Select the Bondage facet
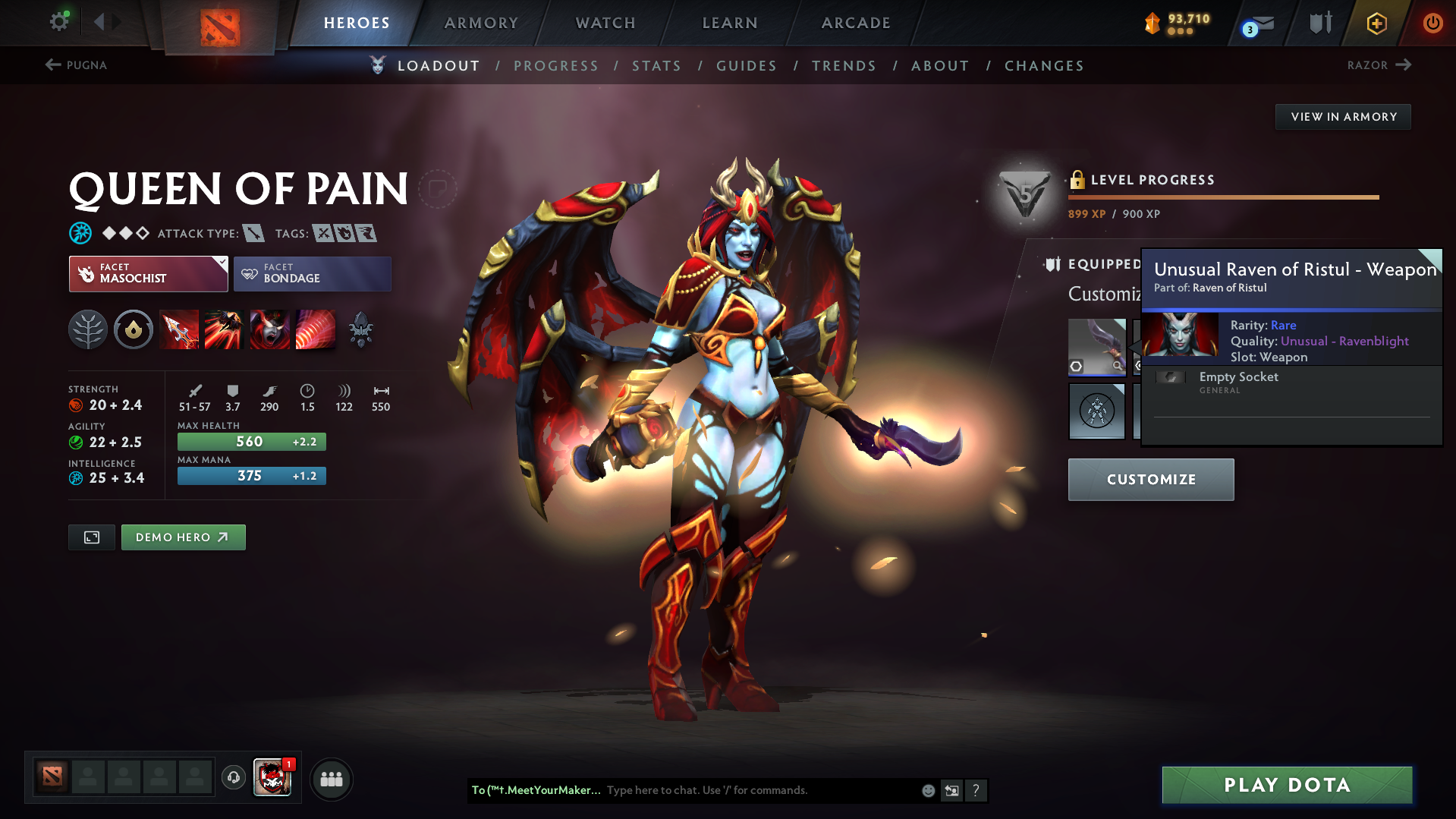Image resolution: width=1456 pixels, height=819 pixels. pos(313,274)
